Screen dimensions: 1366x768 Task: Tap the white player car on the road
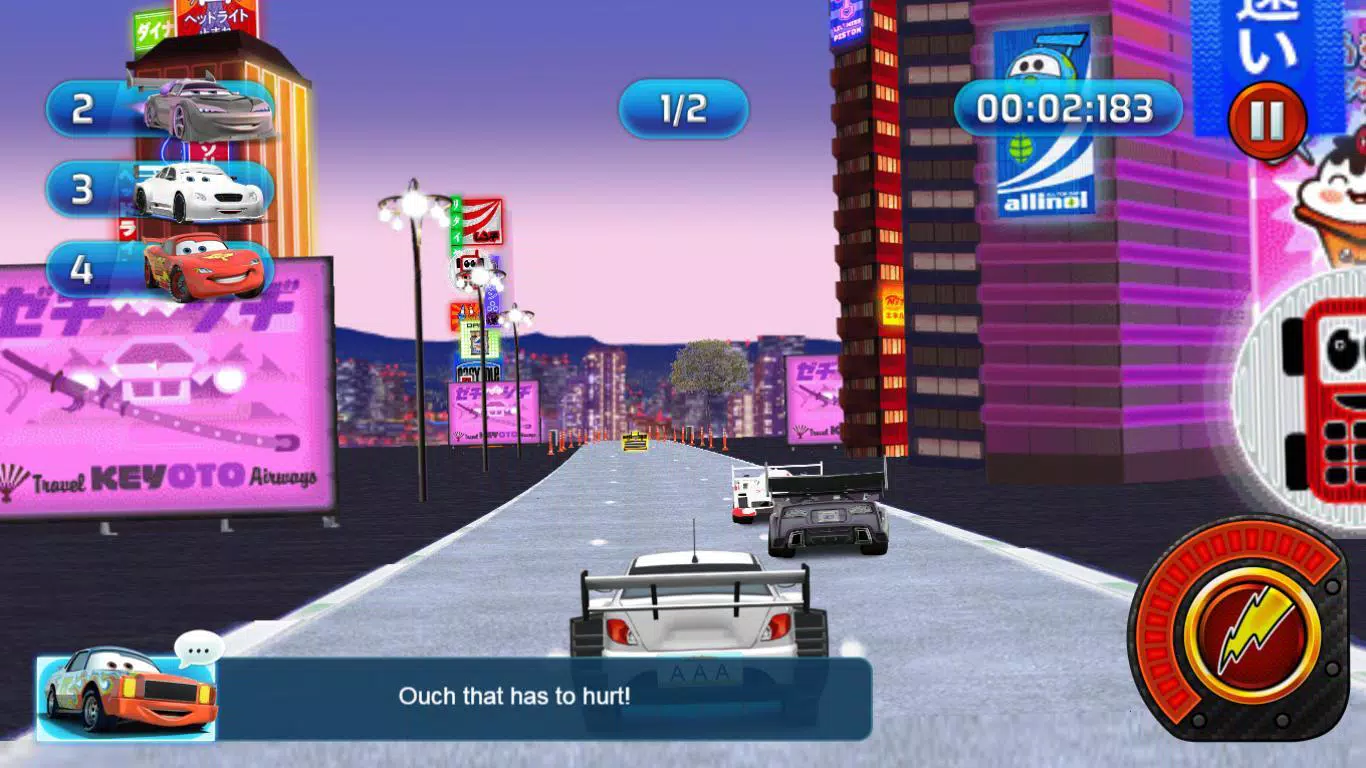click(x=694, y=615)
